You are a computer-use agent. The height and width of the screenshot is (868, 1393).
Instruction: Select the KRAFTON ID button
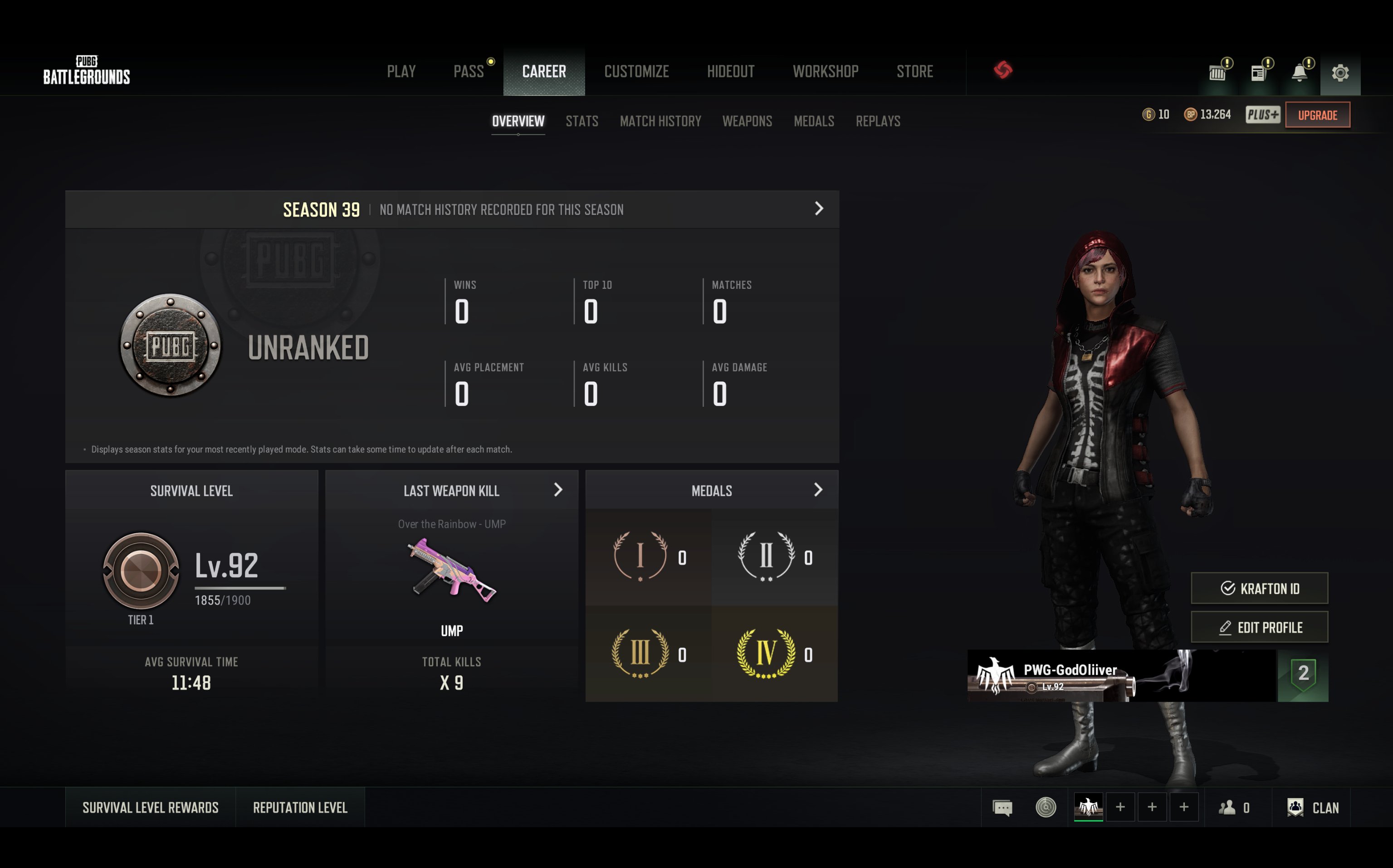tap(1259, 589)
